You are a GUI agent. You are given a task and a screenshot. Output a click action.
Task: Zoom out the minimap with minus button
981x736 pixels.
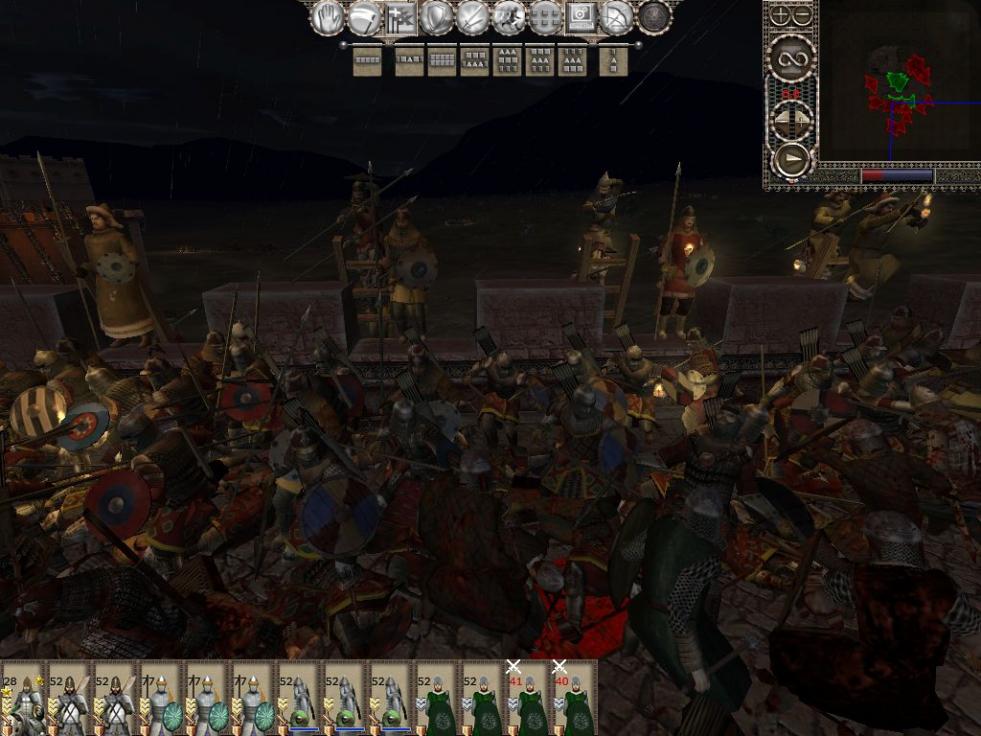pos(802,15)
